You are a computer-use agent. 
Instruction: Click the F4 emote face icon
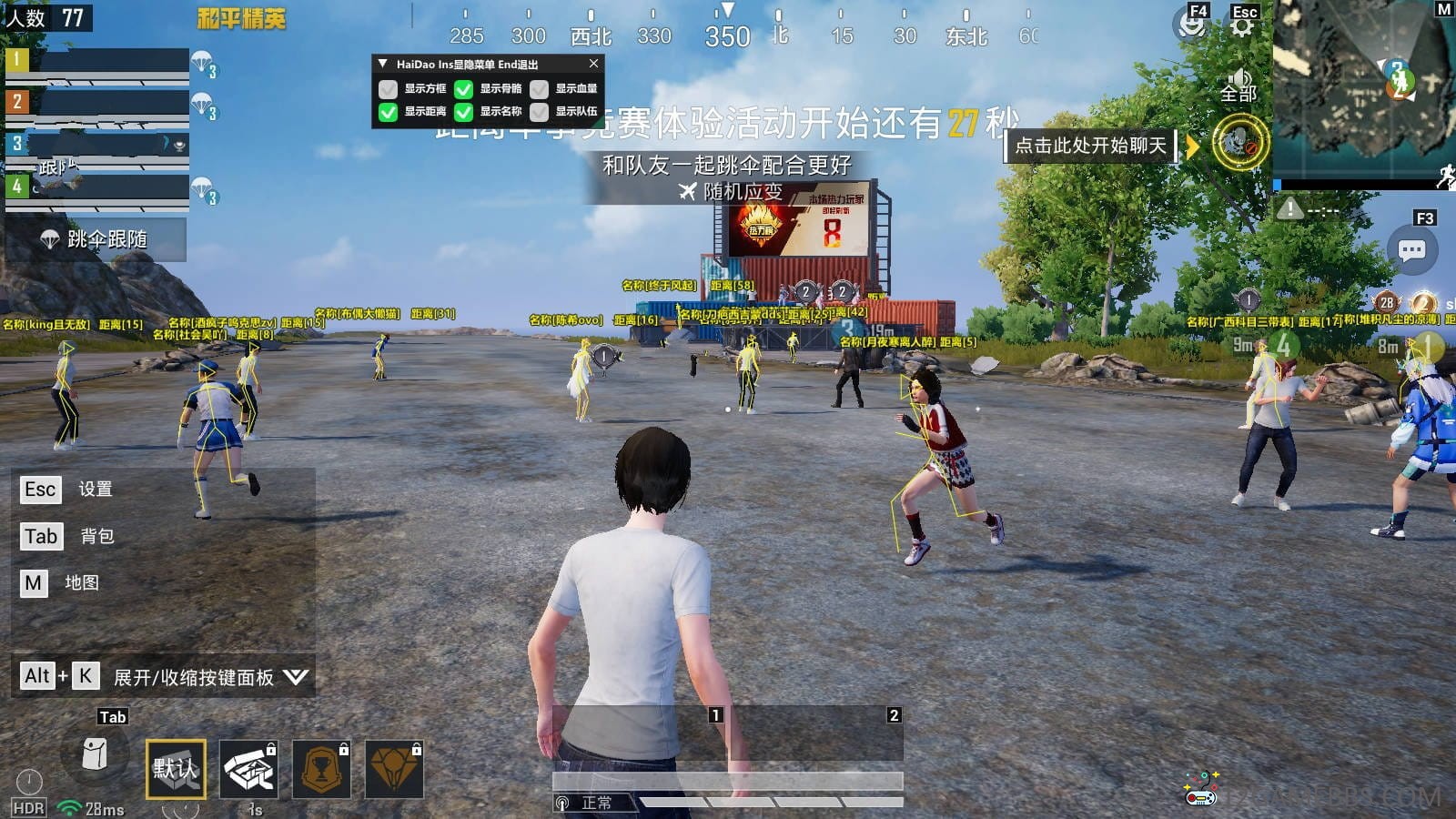[1191, 25]
